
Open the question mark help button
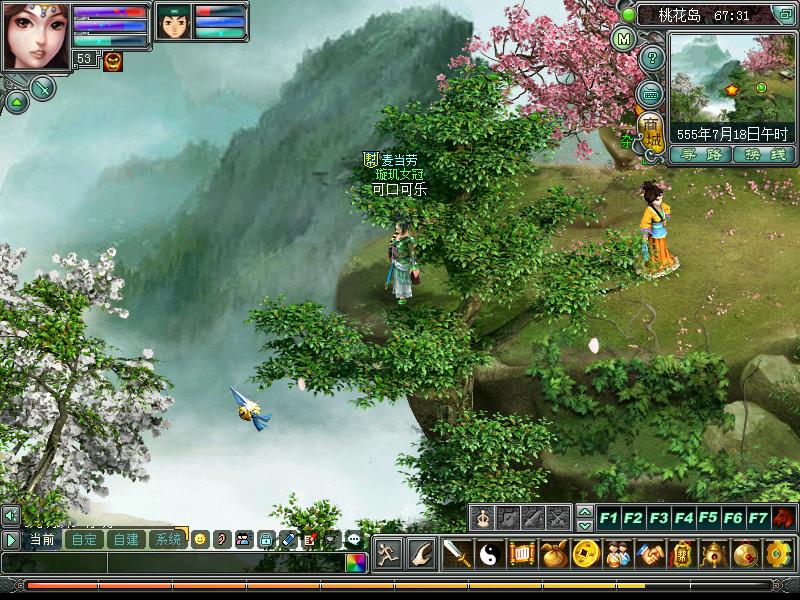pos(651,58)
